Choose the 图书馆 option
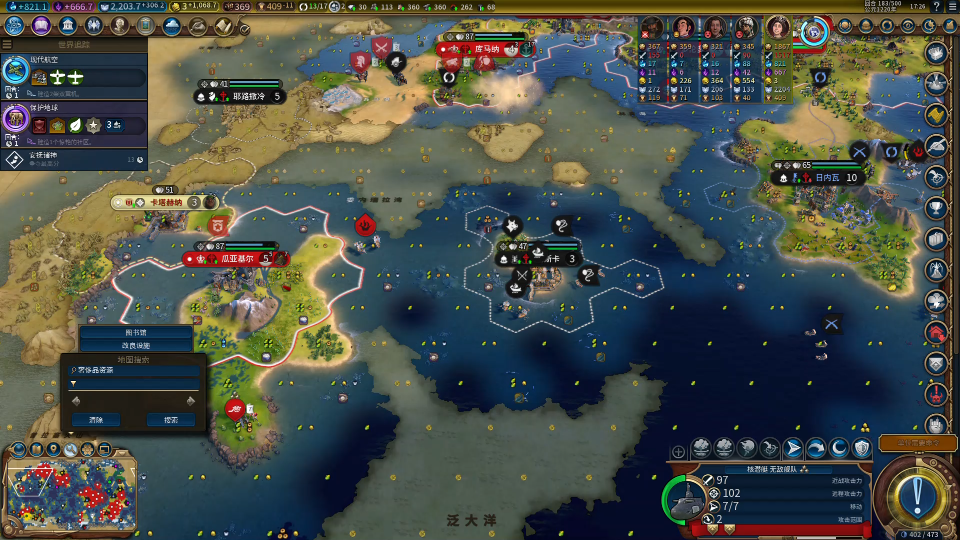960x540 pixels. [x=135, y=333]
